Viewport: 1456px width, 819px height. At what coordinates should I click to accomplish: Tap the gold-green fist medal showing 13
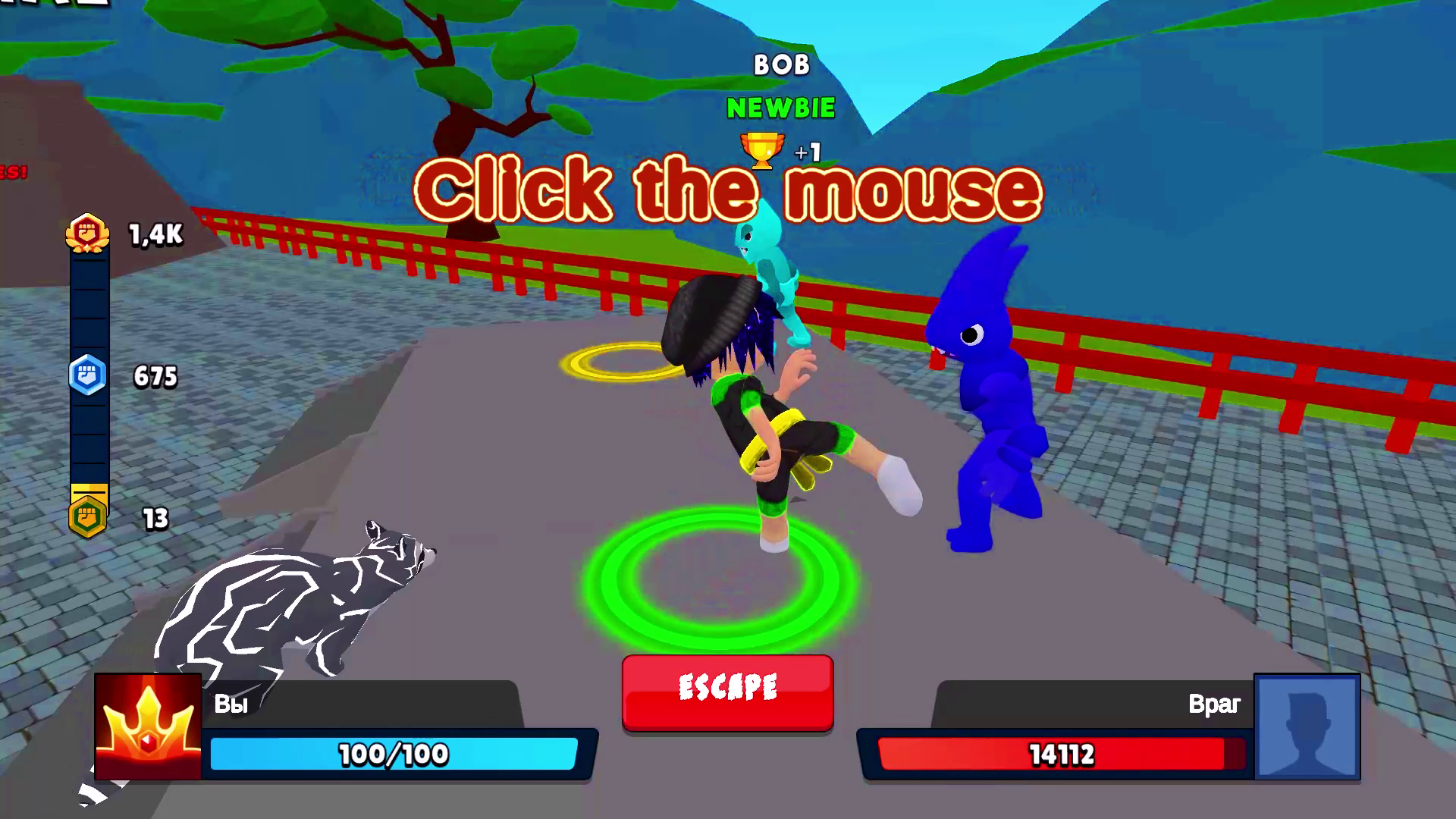pyautogui.click(x=87, y=517)
